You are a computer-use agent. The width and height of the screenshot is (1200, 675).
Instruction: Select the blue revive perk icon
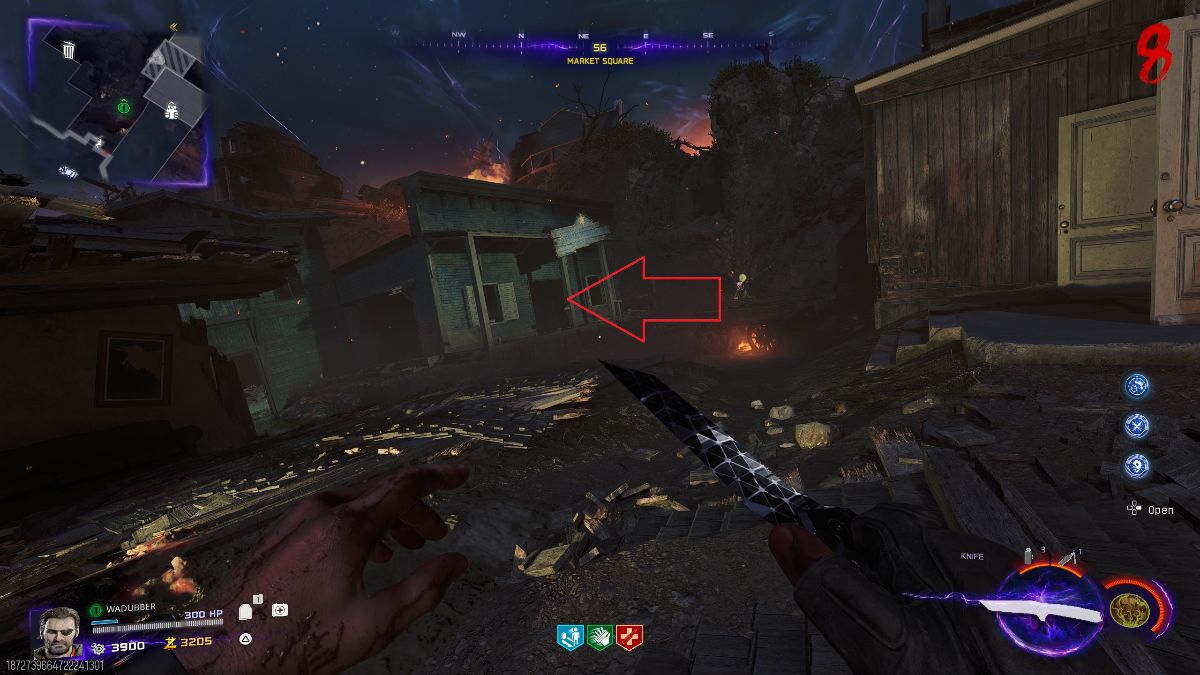[569, 636]
